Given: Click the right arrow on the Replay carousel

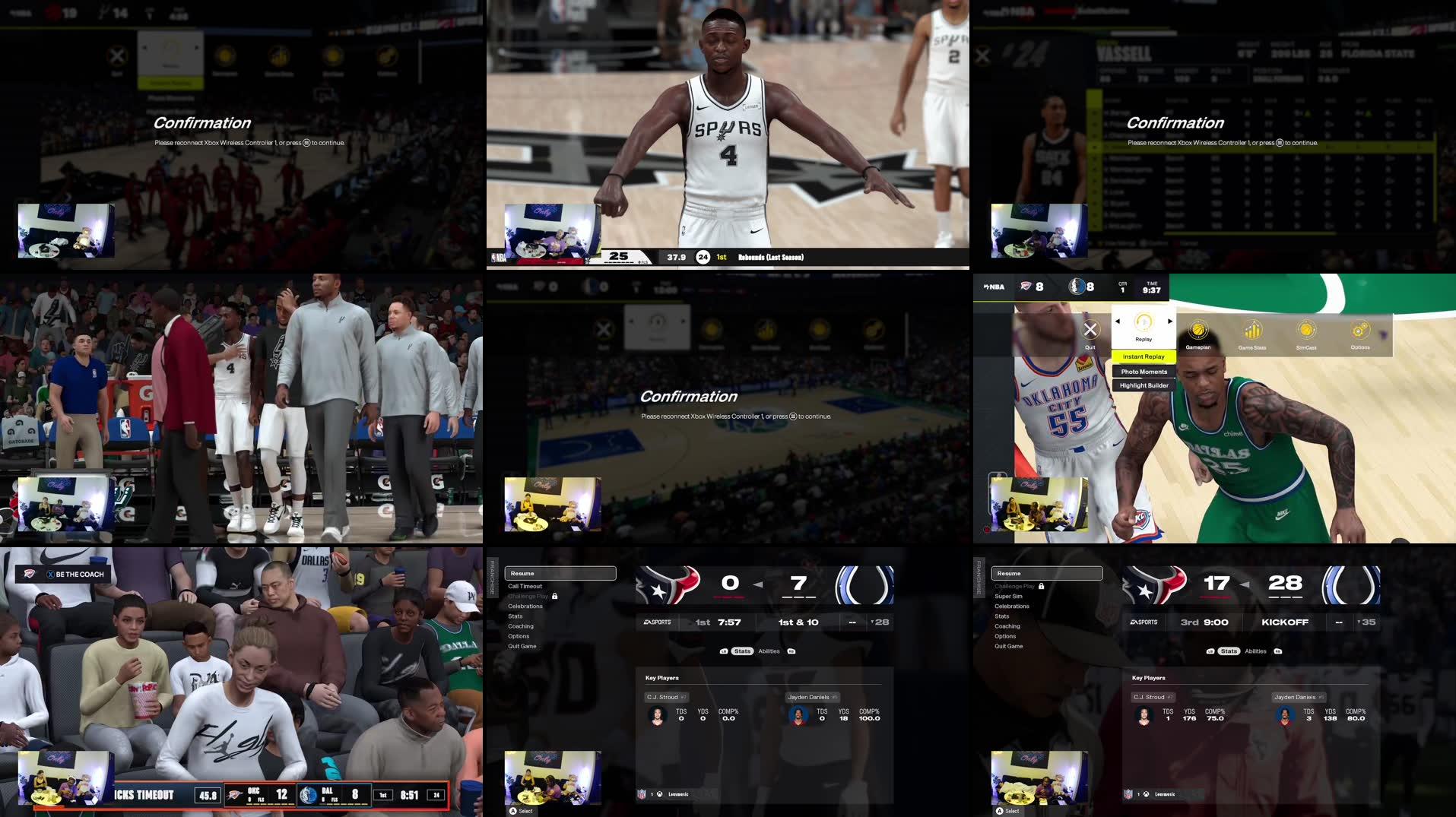Looking at the screenshot, I should (x=1170, y=322).
